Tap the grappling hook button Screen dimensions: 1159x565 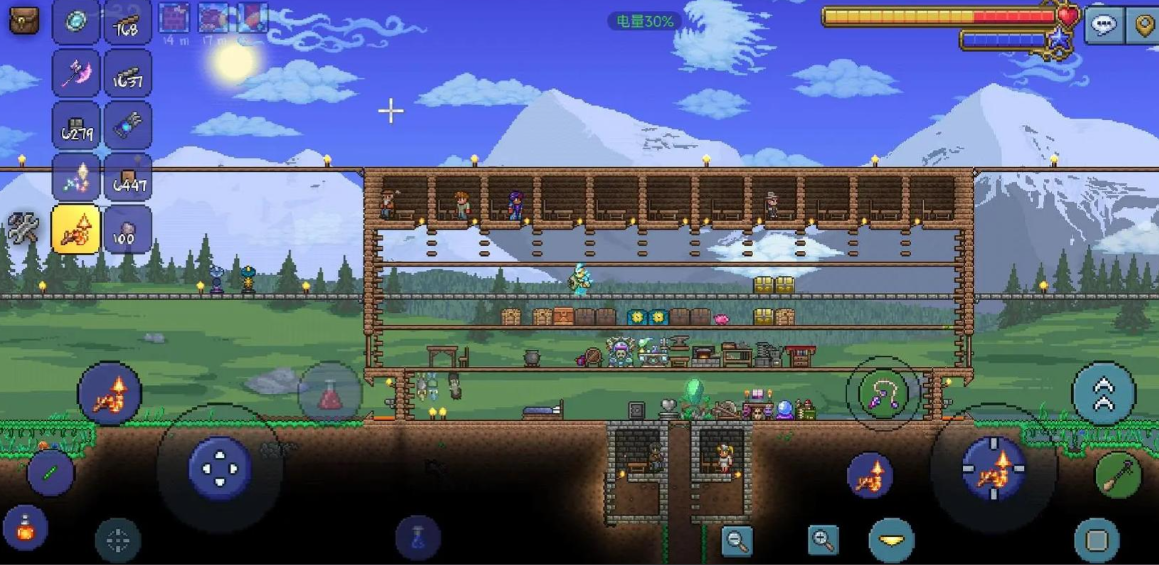coord(883,393)
